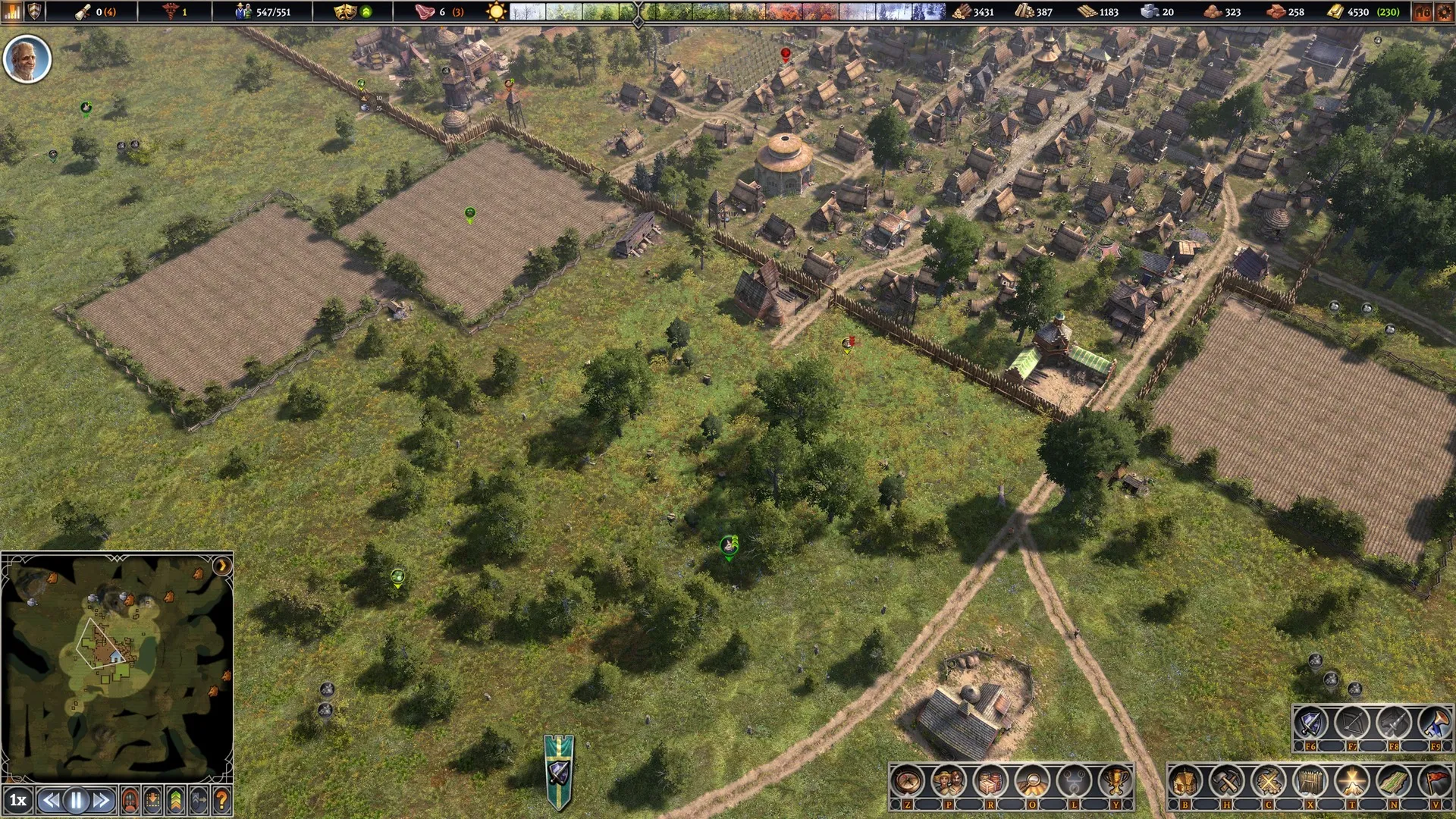The image size is (1456, 819).
Task: Pause the game with the pause button
Action: point(76,800)
